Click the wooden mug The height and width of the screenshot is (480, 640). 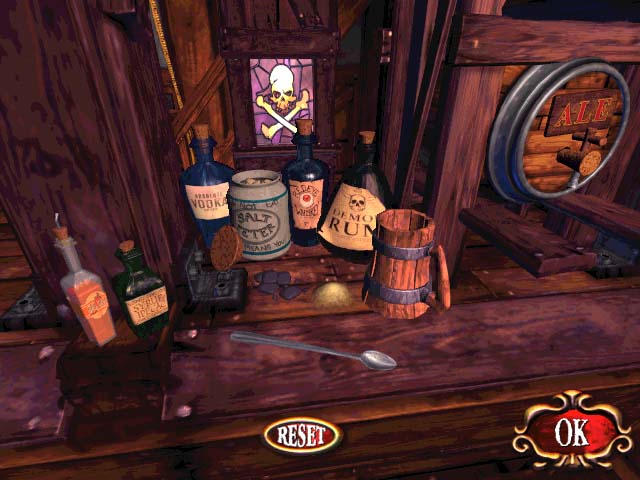click(x=402, y=266)
